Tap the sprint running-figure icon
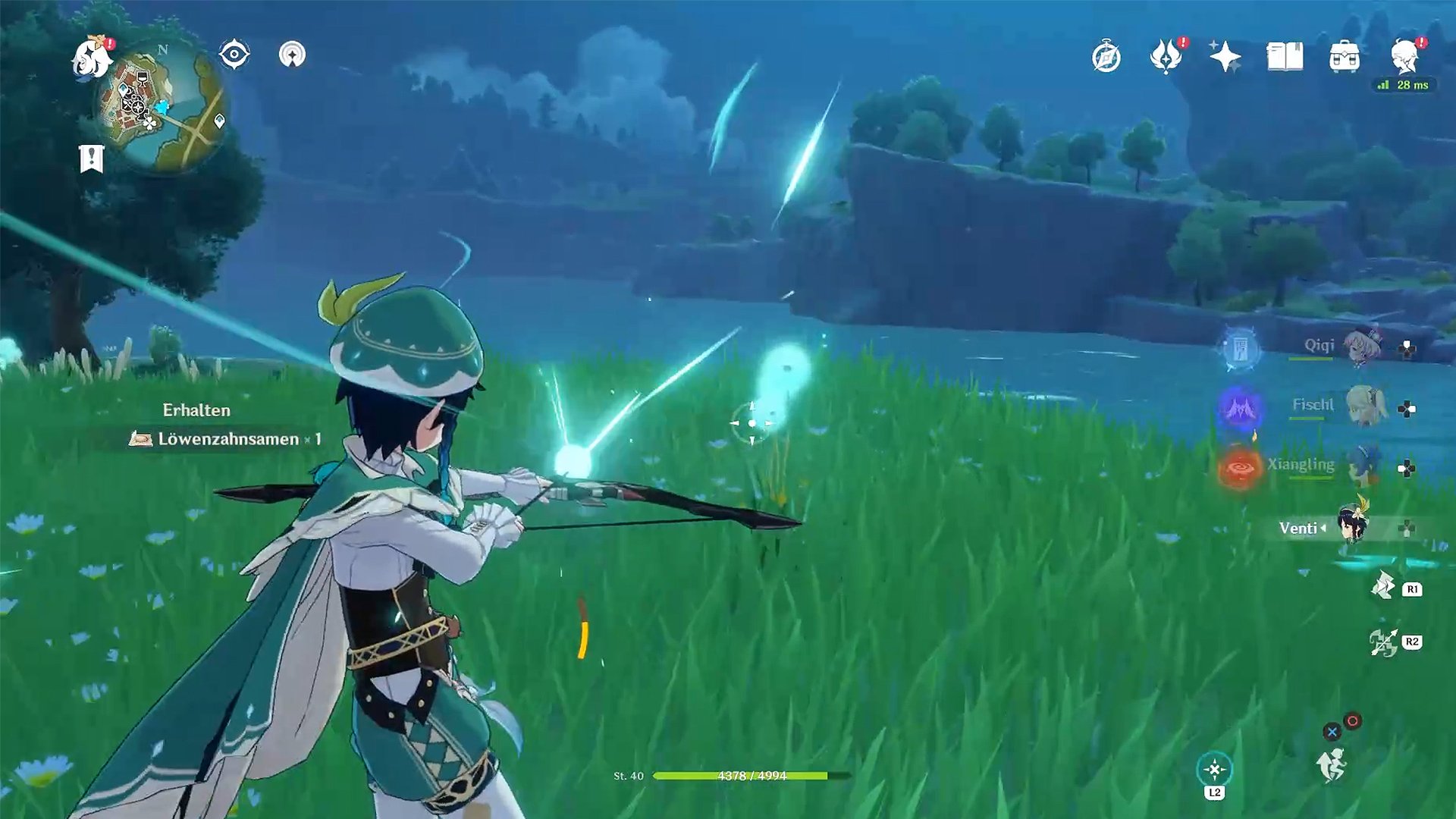Image resolution: width=1456 pixels, height=819 pixels. coord(1332,764)
